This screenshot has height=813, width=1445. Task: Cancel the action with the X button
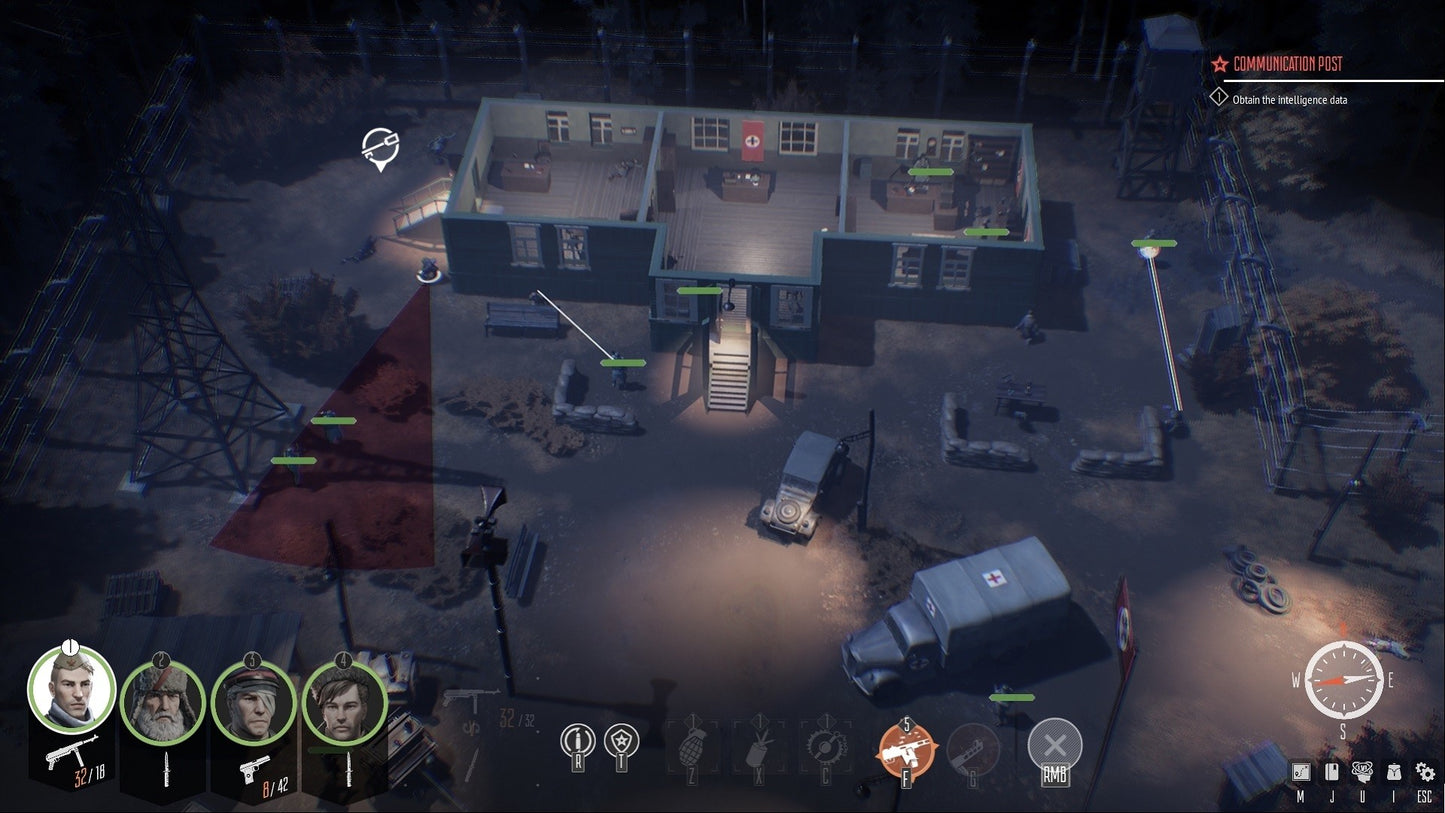pyautogui.click(x=1054, y=744)
